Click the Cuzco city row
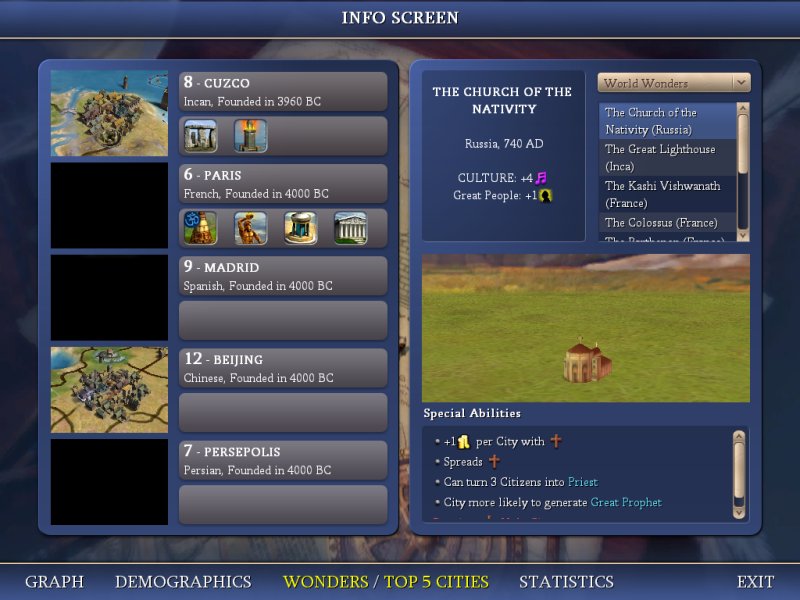 click(283, 91)
